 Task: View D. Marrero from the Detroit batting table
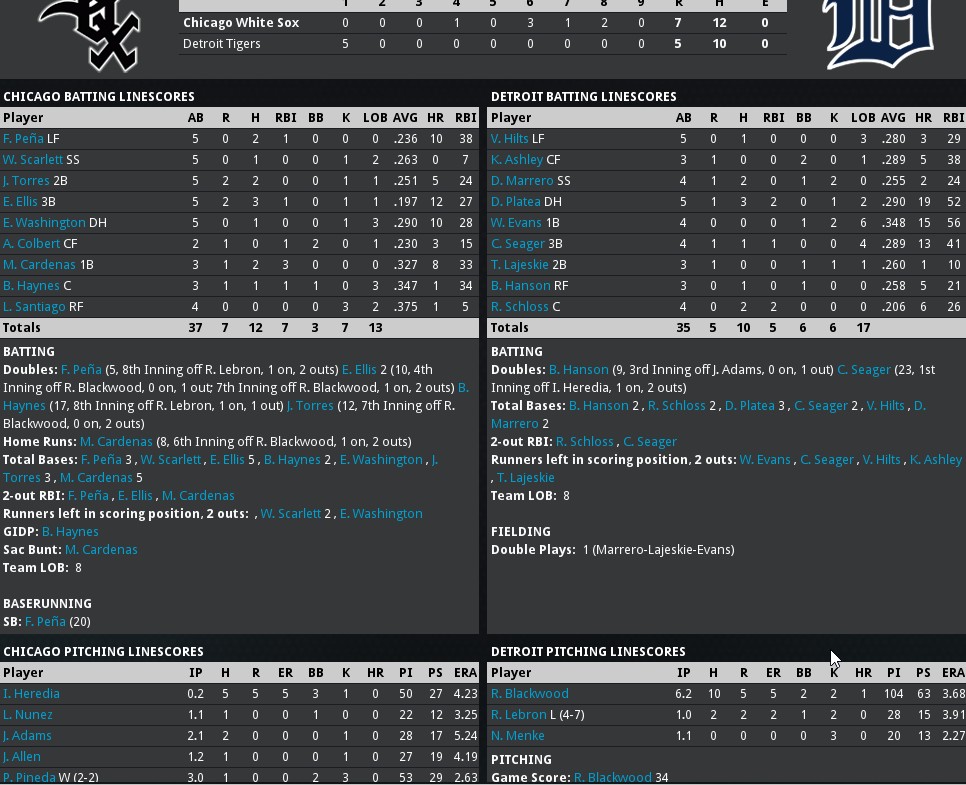tap(522, 180)
